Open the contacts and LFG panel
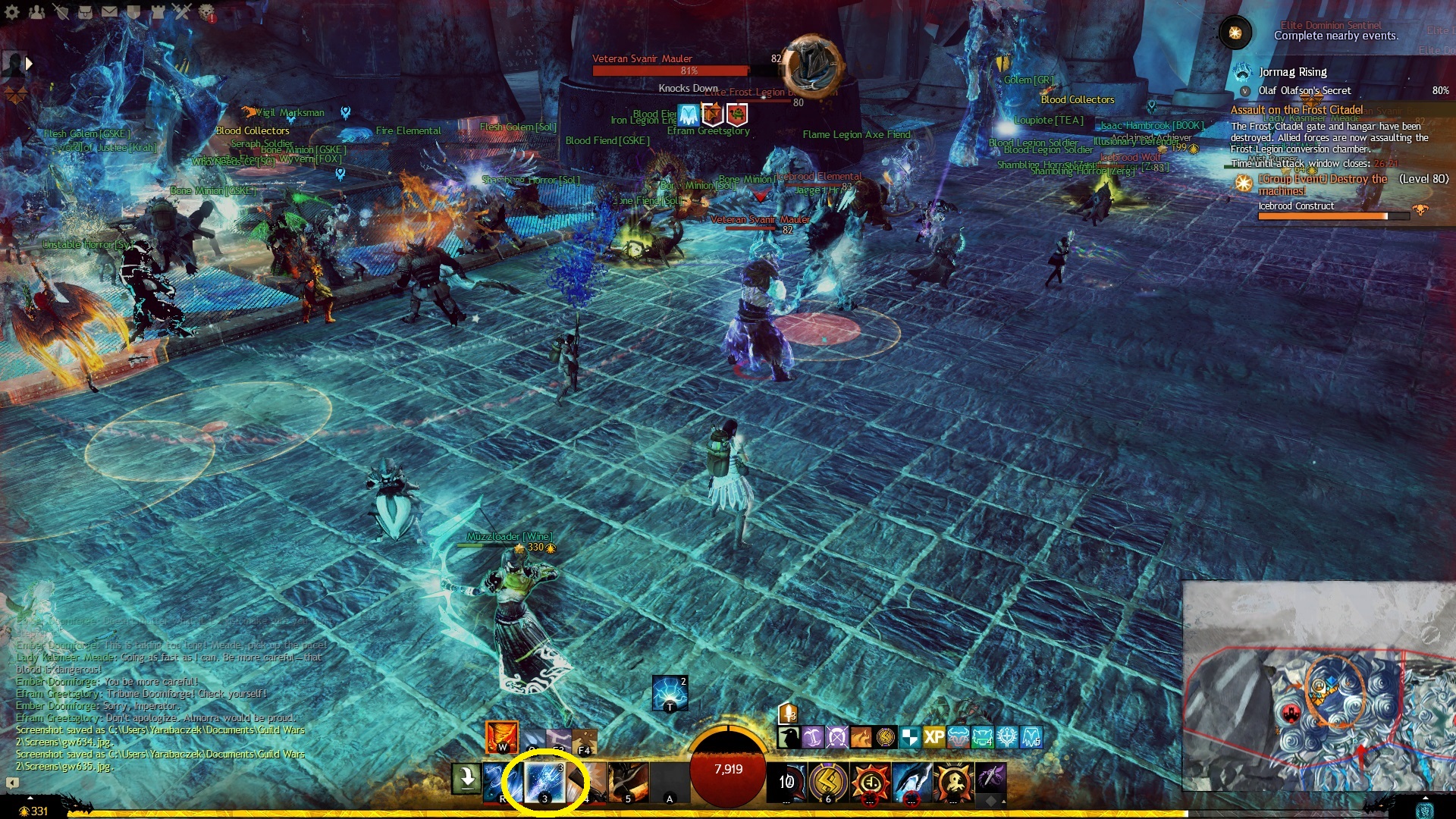Image resolution: width=1456 pixels, height=819 pixels. pos(36,12)
